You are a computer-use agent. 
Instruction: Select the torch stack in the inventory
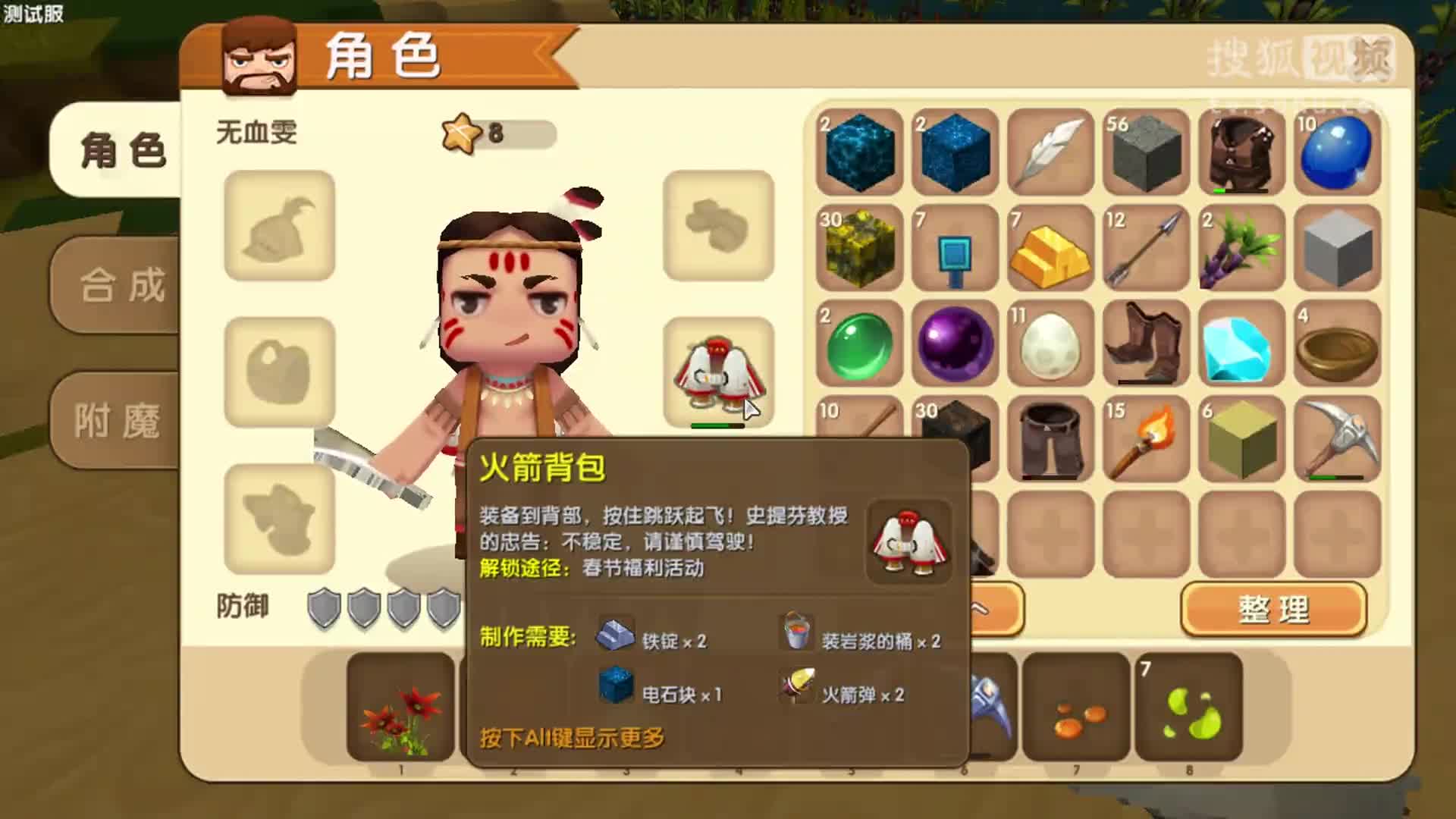coord(1144,440)
